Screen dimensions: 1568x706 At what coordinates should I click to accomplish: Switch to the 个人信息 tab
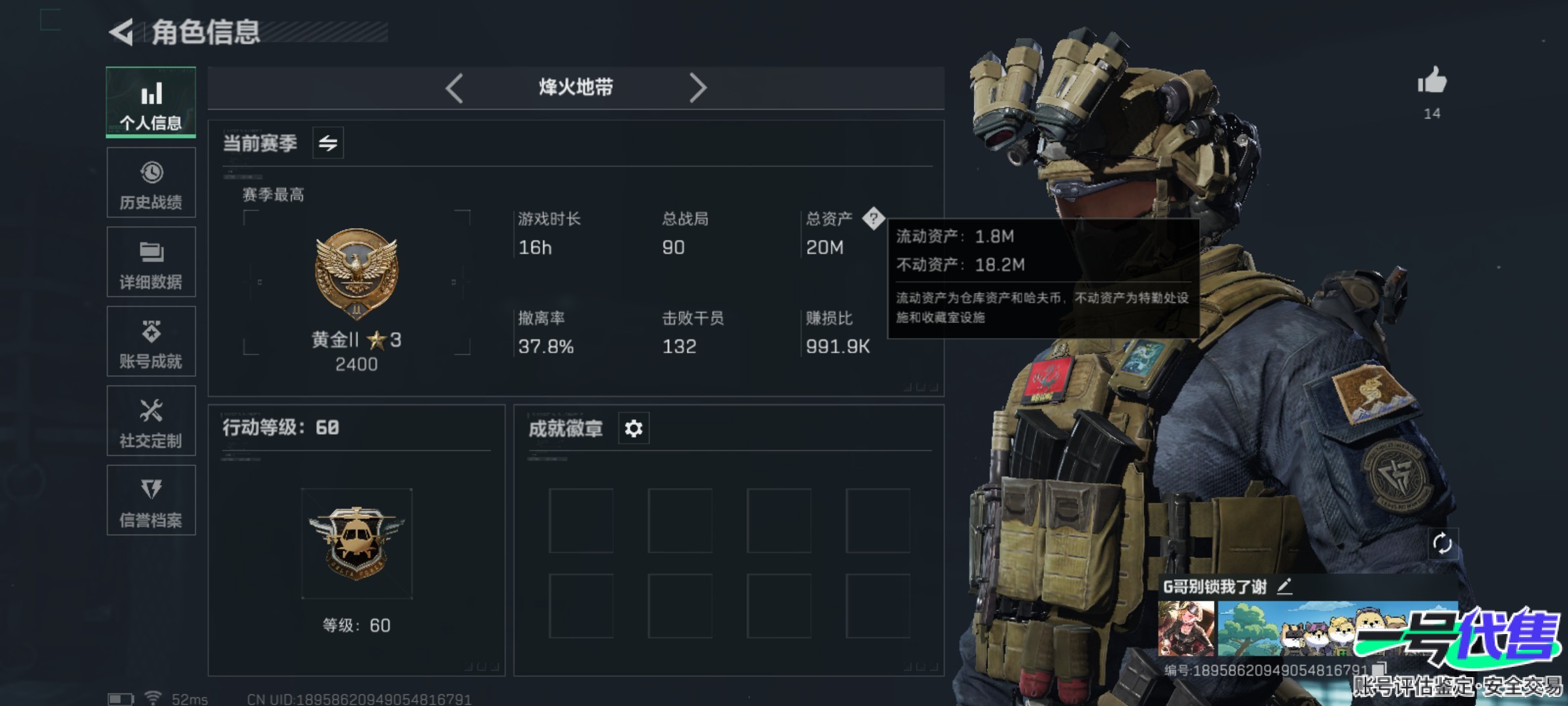coord(151,102)
